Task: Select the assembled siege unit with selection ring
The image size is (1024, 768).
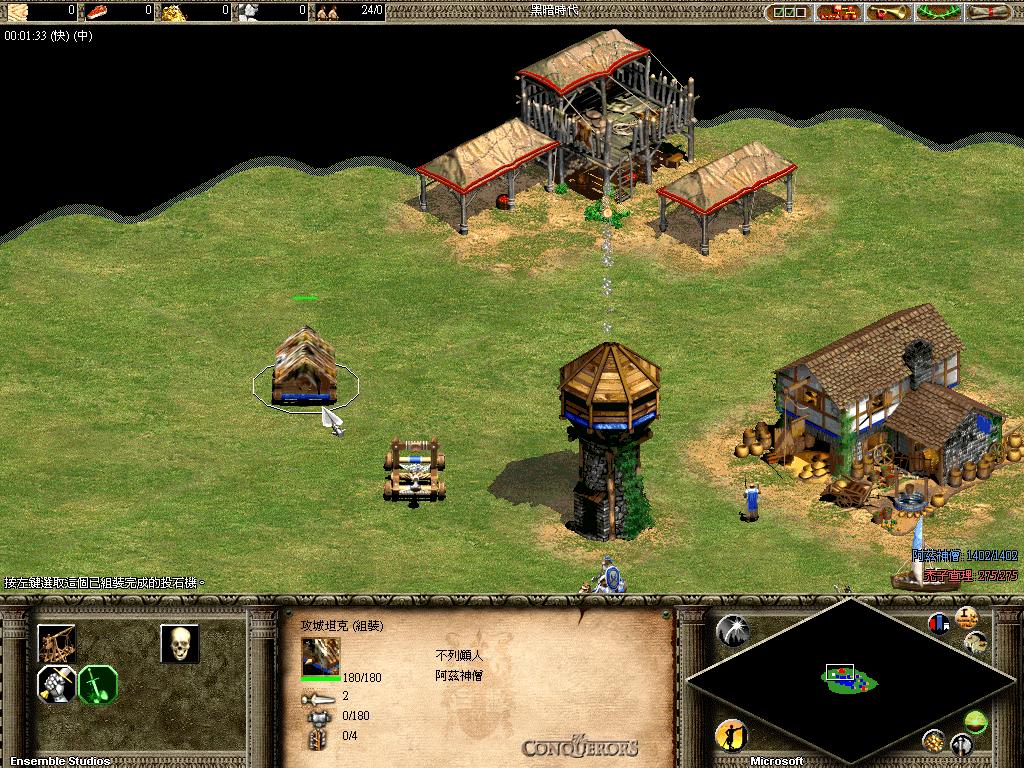Action: tap(305, 368)
